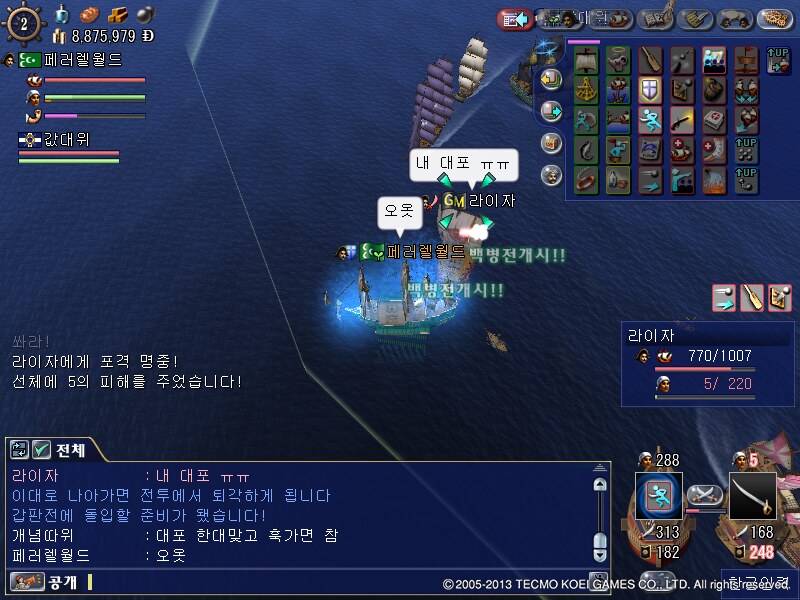Activate the shield skill icon
This screenshot has width=800, height=600.
(650, 91)
